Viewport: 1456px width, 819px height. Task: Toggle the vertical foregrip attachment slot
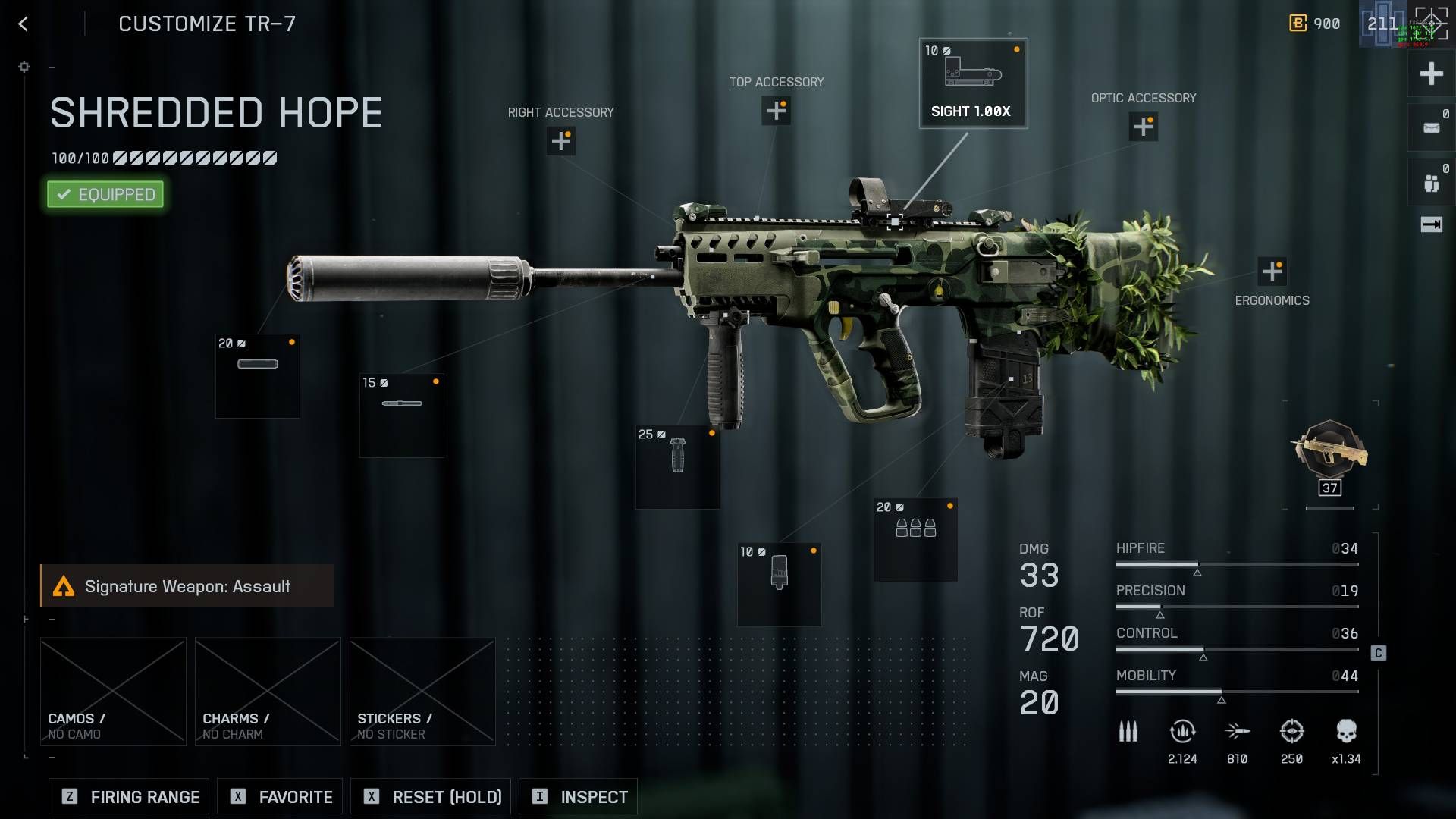pos(677,465)
